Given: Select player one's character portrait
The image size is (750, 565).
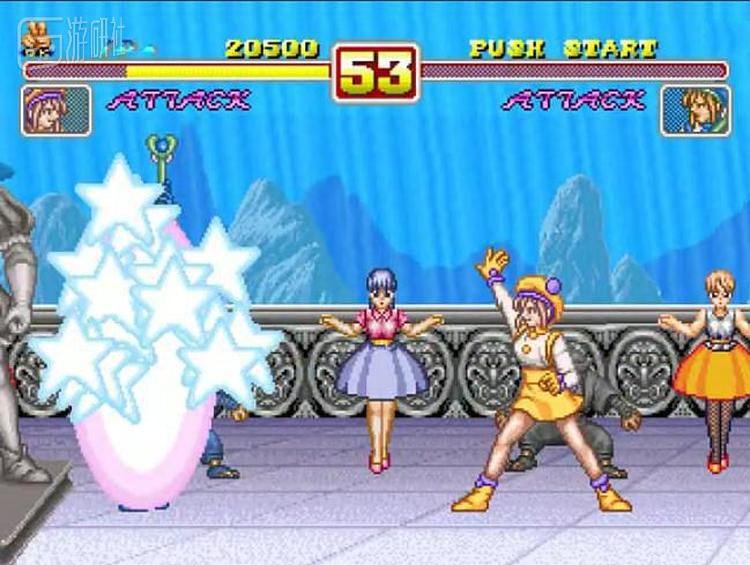Looking at the screenshot, I should (56, 110).
